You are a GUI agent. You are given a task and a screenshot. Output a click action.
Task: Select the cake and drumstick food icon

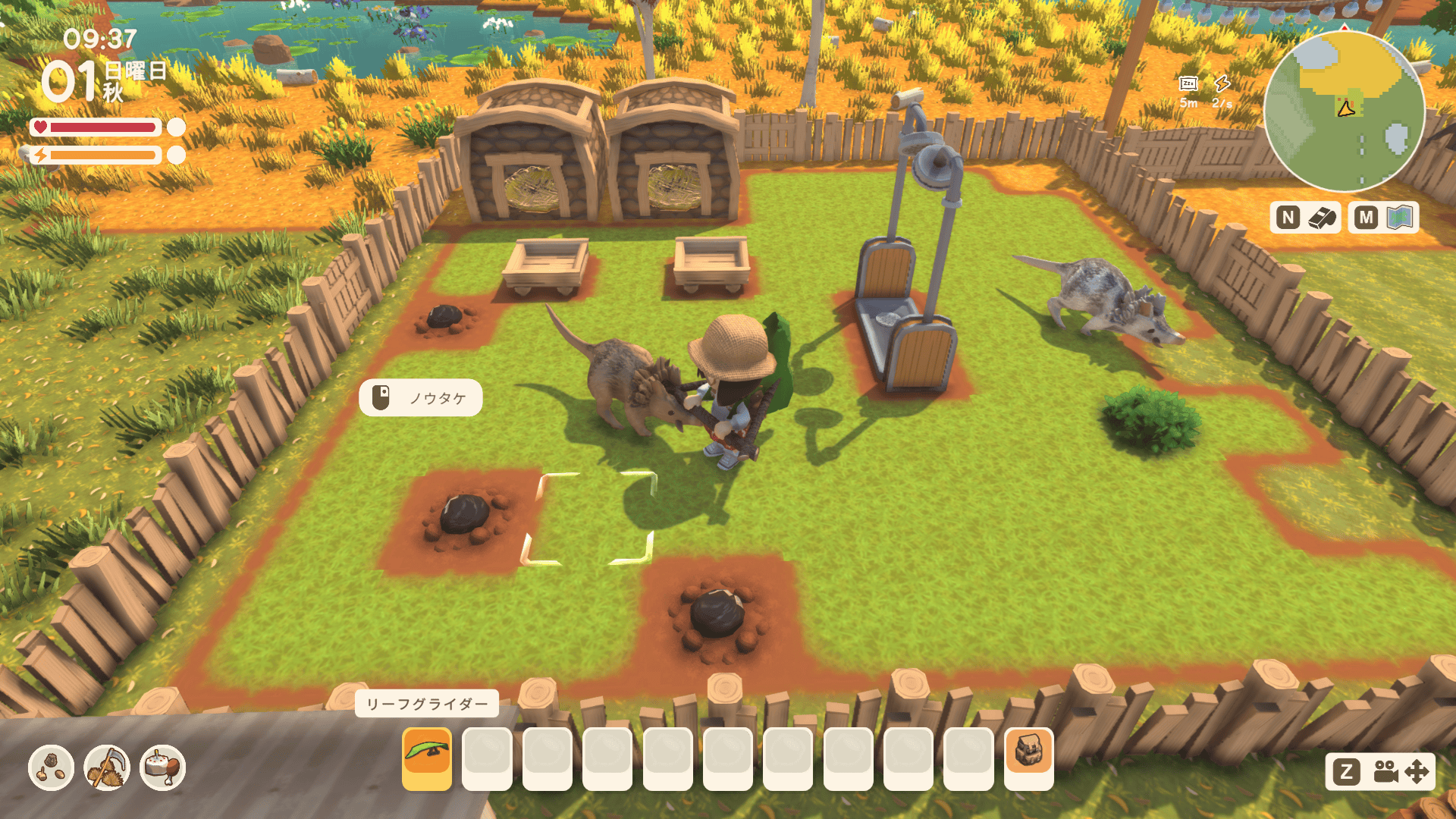(163, 767)
